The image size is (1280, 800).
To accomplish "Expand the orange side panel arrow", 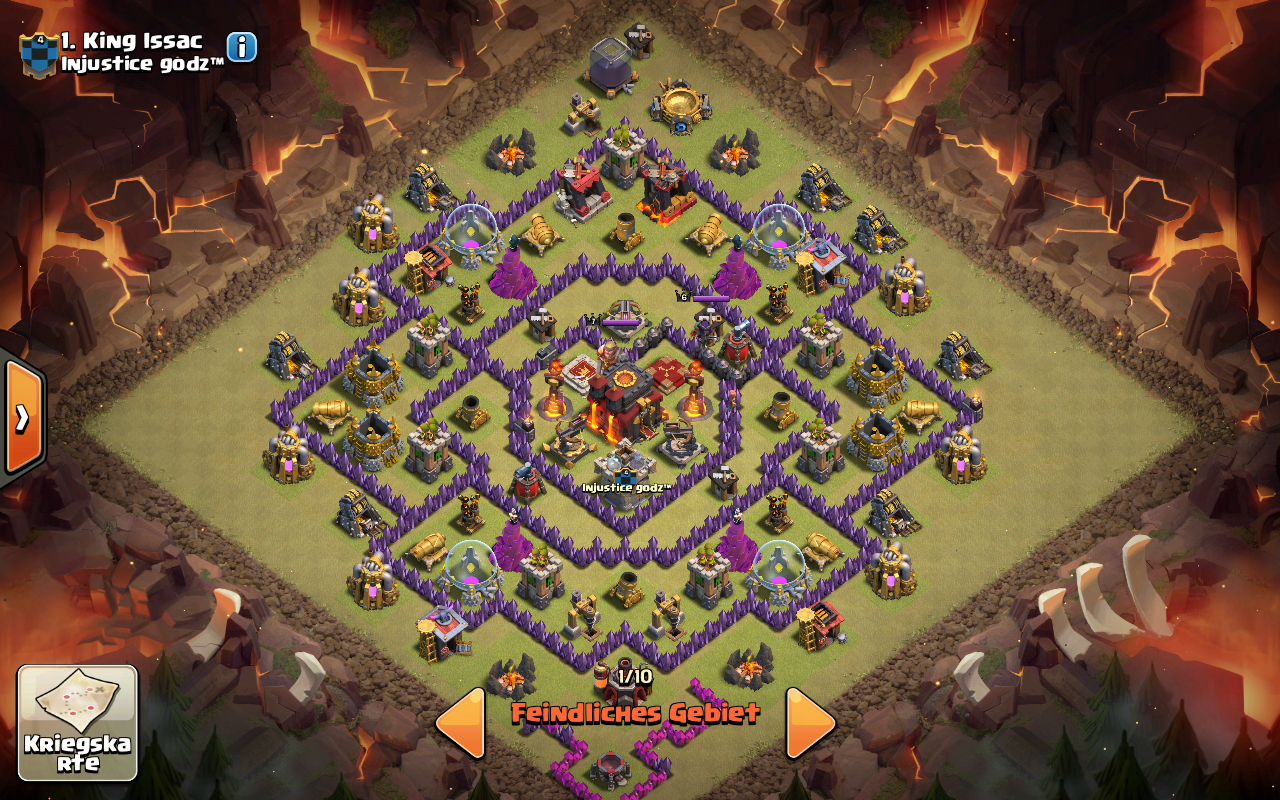I will [22, 416].
